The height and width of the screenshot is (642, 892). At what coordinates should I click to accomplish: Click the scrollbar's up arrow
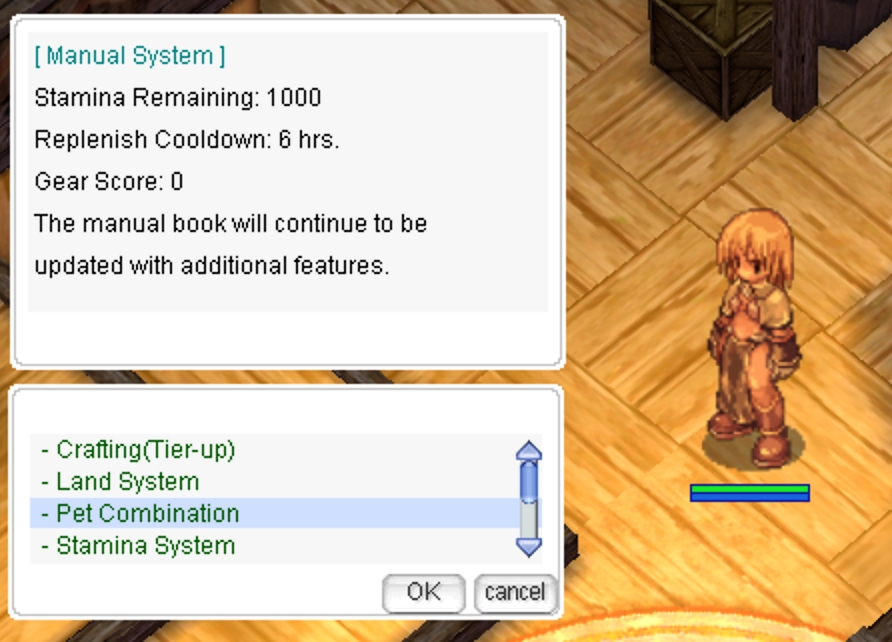[x=528, y=451]
